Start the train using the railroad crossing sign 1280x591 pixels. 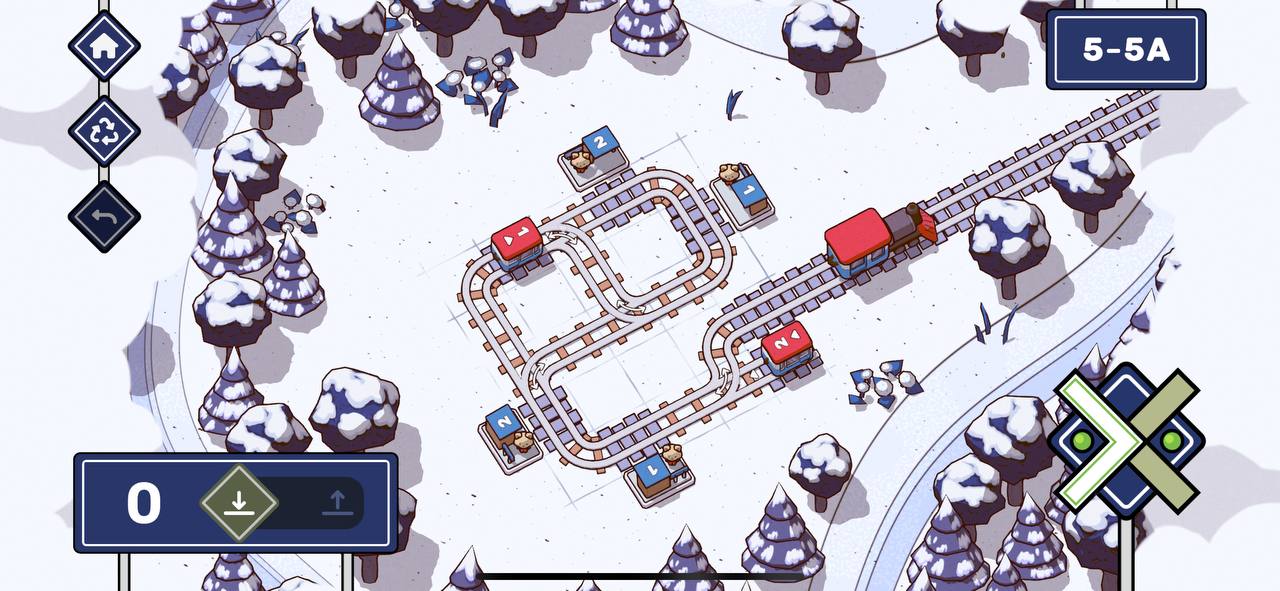tap(1127, 440)
